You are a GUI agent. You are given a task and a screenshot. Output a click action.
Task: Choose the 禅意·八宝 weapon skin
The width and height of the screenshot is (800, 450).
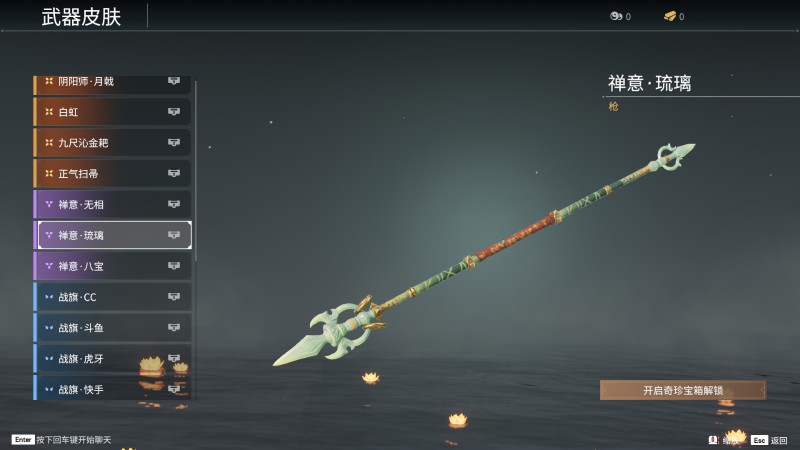pos(112,266)
